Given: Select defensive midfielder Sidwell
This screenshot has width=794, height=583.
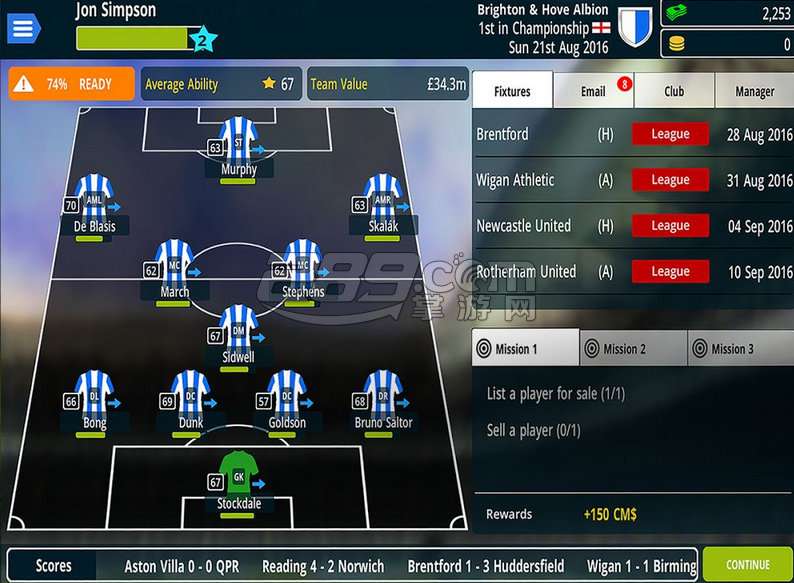Looking at the screenshot, I should click(238, 330).
